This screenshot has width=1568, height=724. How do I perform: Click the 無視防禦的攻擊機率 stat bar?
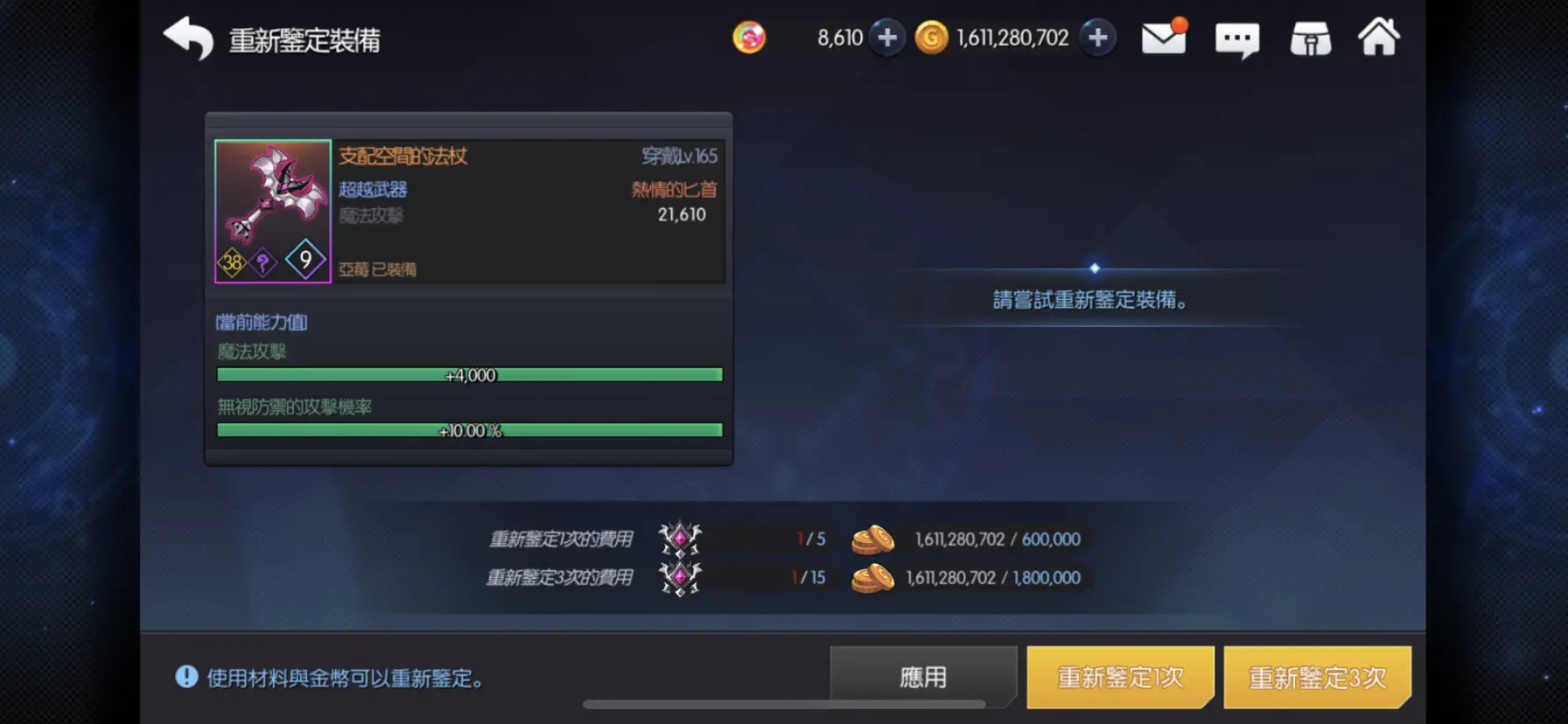pyautogui.click(x=469, y=429)
